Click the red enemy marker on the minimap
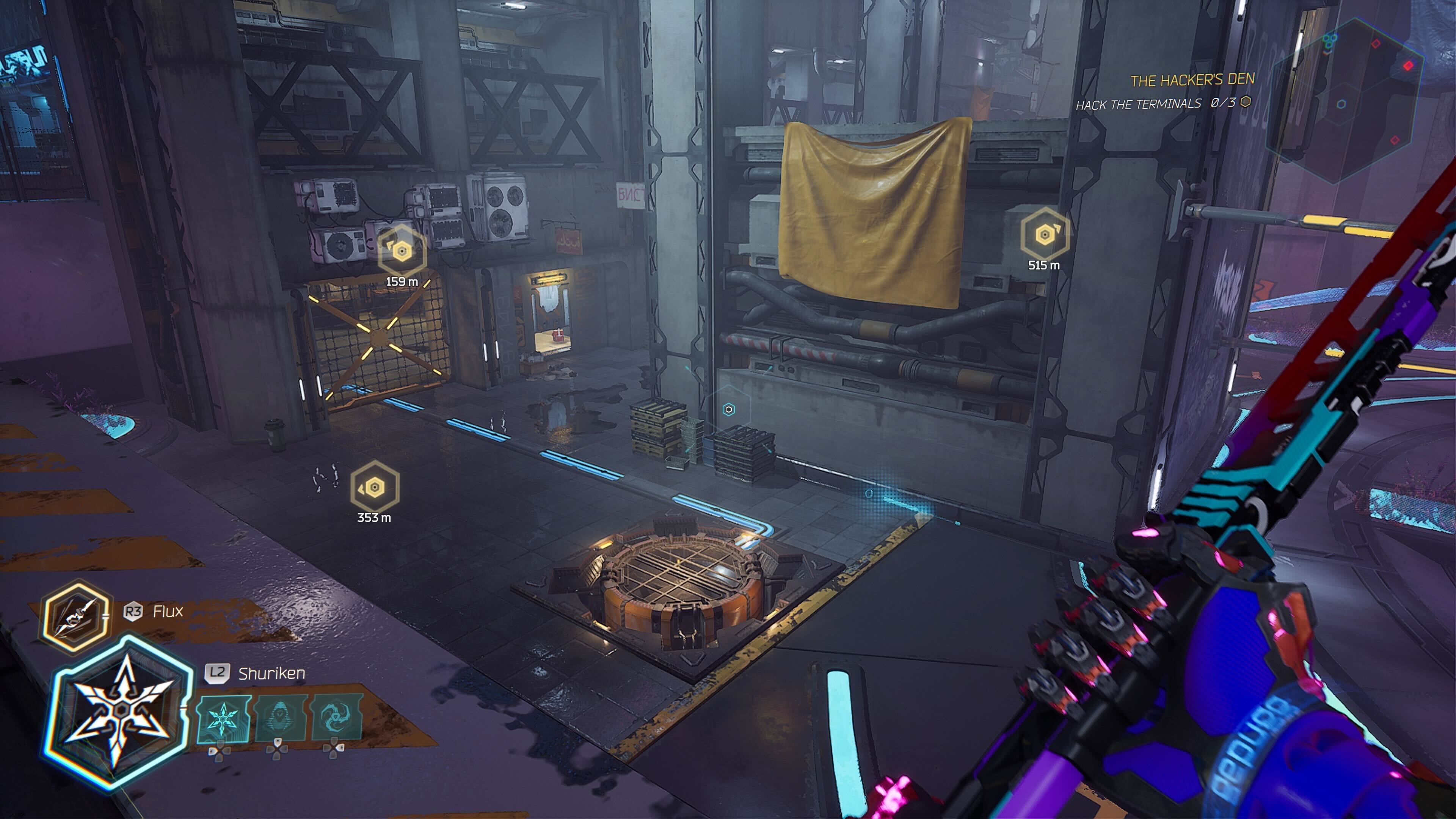This screenshot has width=1456, height=819. 1409,66
